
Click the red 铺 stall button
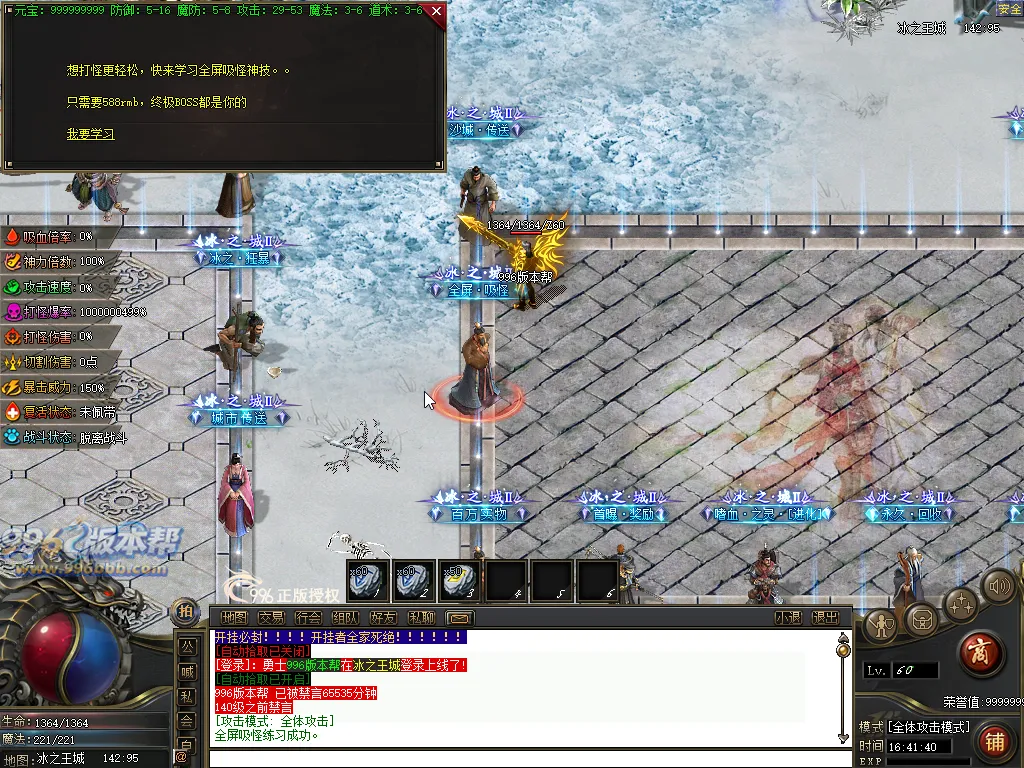pos(994,741)
